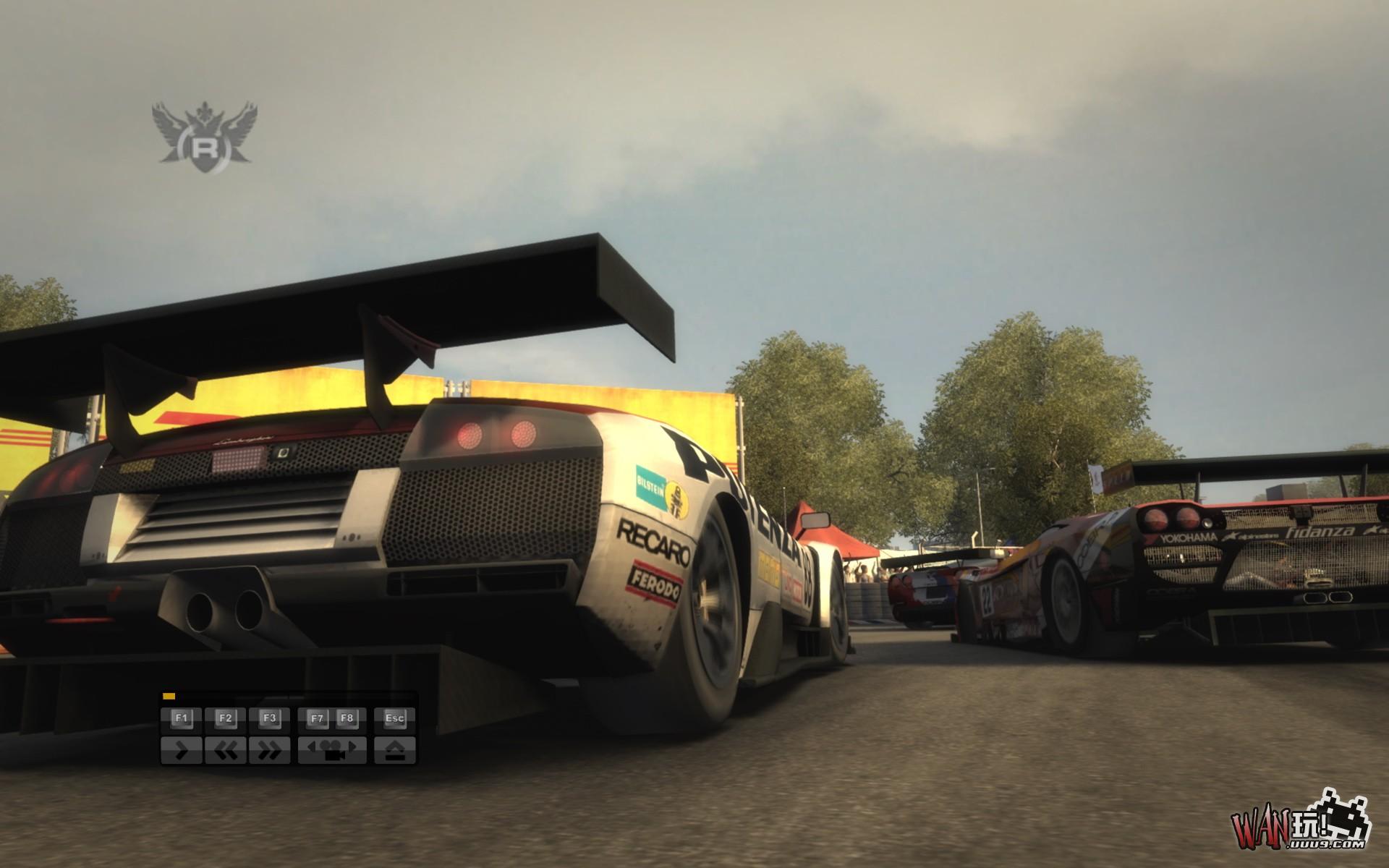Play the replay with the single-arrow button
The image size is (1389, 868).
coord(182,750)
